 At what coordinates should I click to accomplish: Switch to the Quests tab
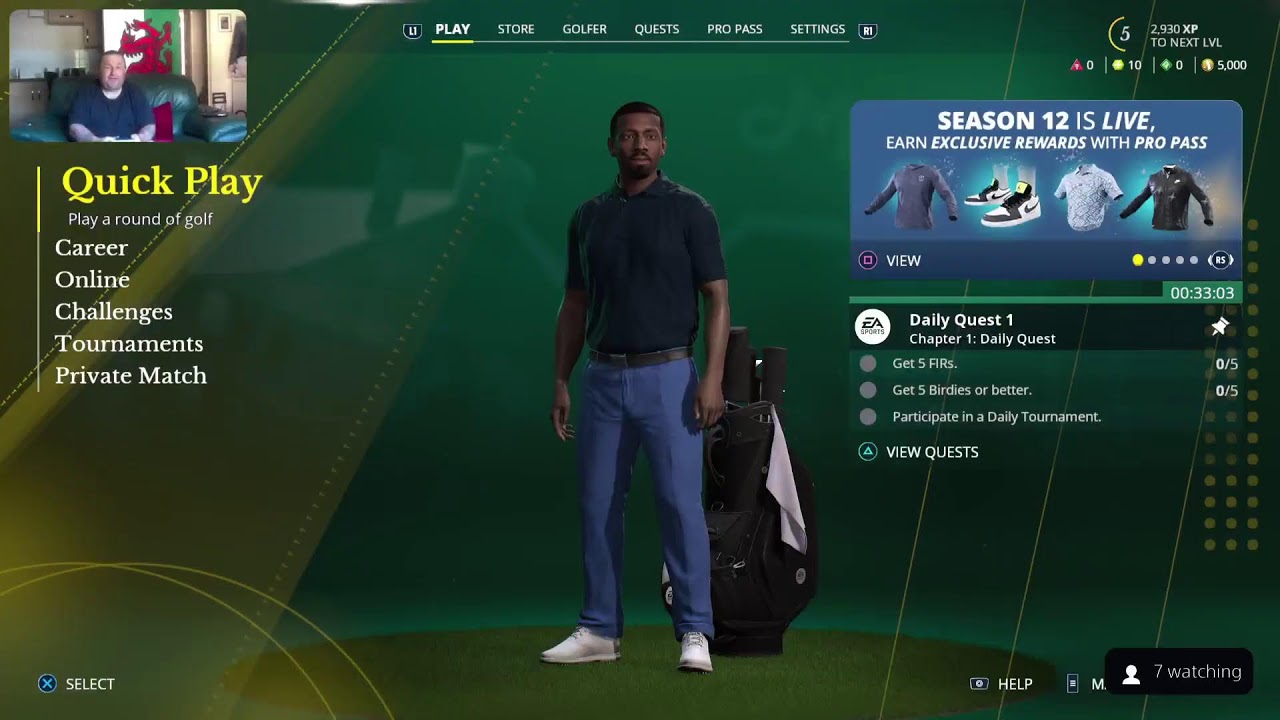(656, 29)
